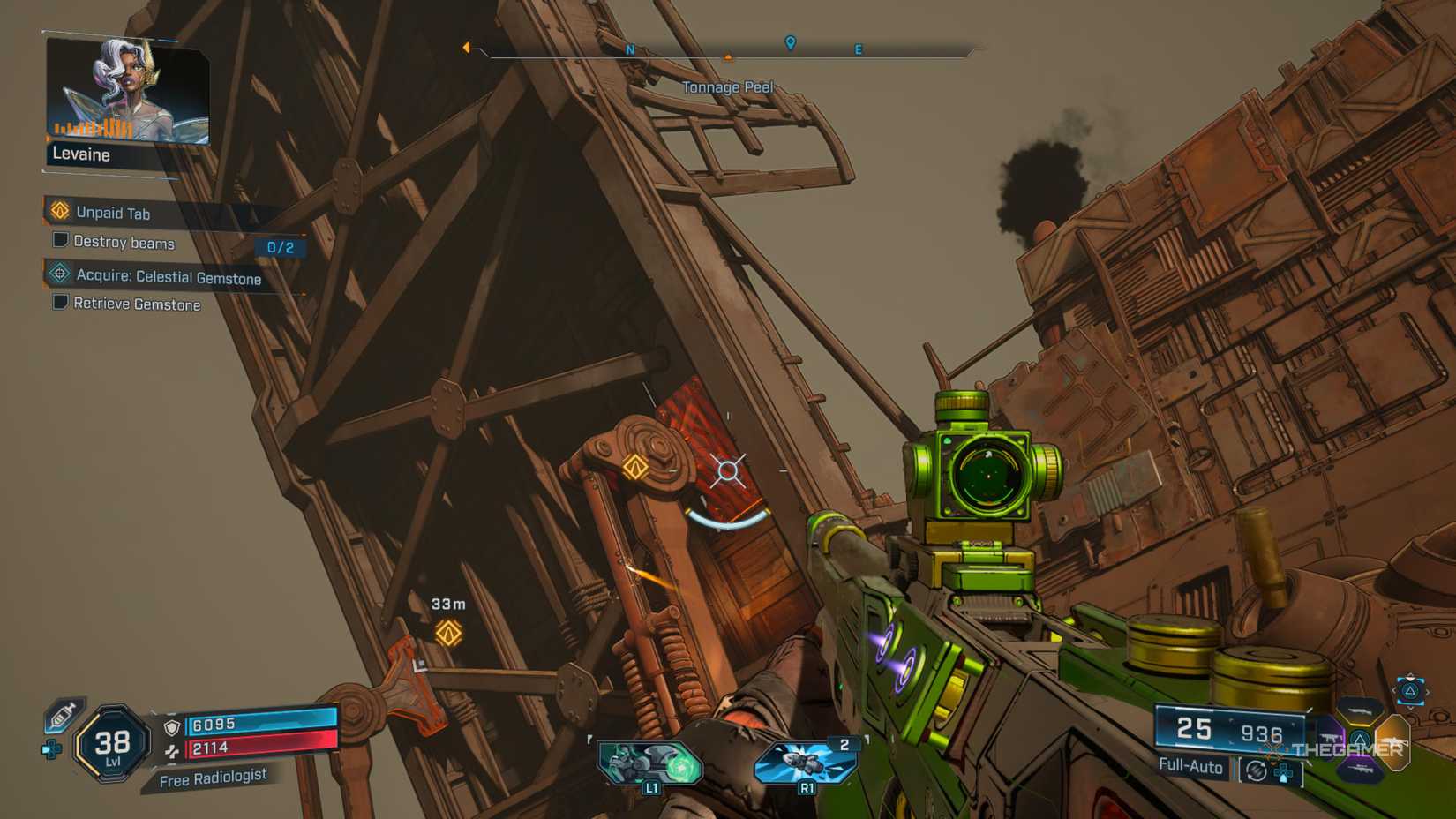Click the reload icon next to Full-Auto
The height and width of the screenshot is (819, 1456).
pos(1256,770)
